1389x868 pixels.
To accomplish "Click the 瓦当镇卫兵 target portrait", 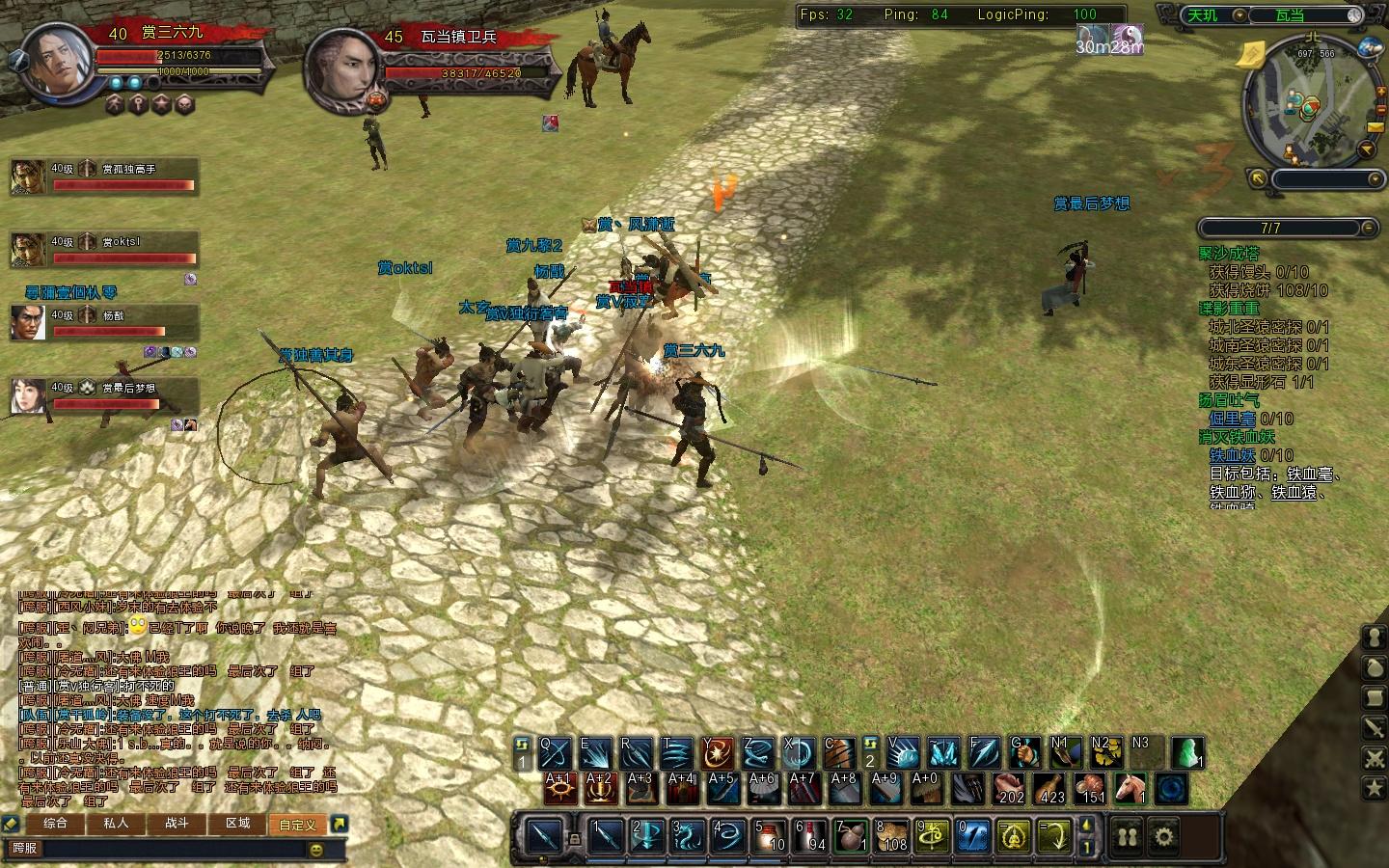I will [343, 66].
